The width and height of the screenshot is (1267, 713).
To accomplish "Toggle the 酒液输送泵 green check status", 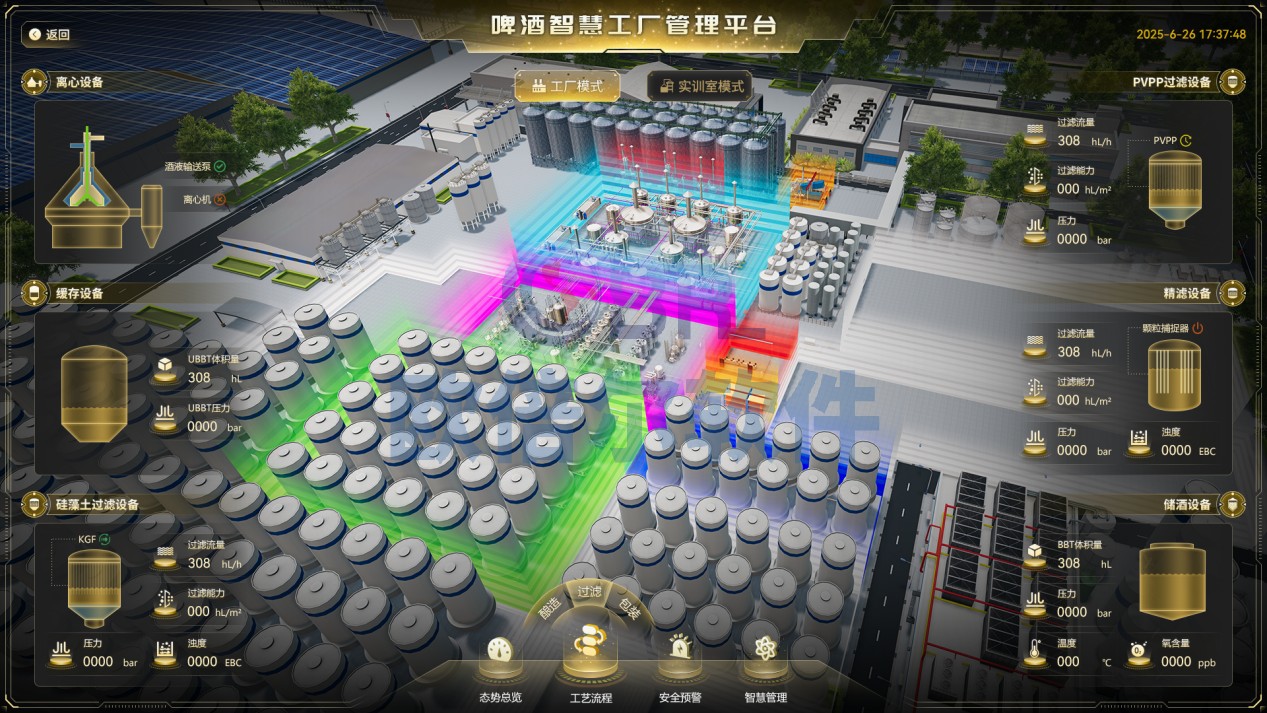I will pyautogui.click(x=220, y=166).
